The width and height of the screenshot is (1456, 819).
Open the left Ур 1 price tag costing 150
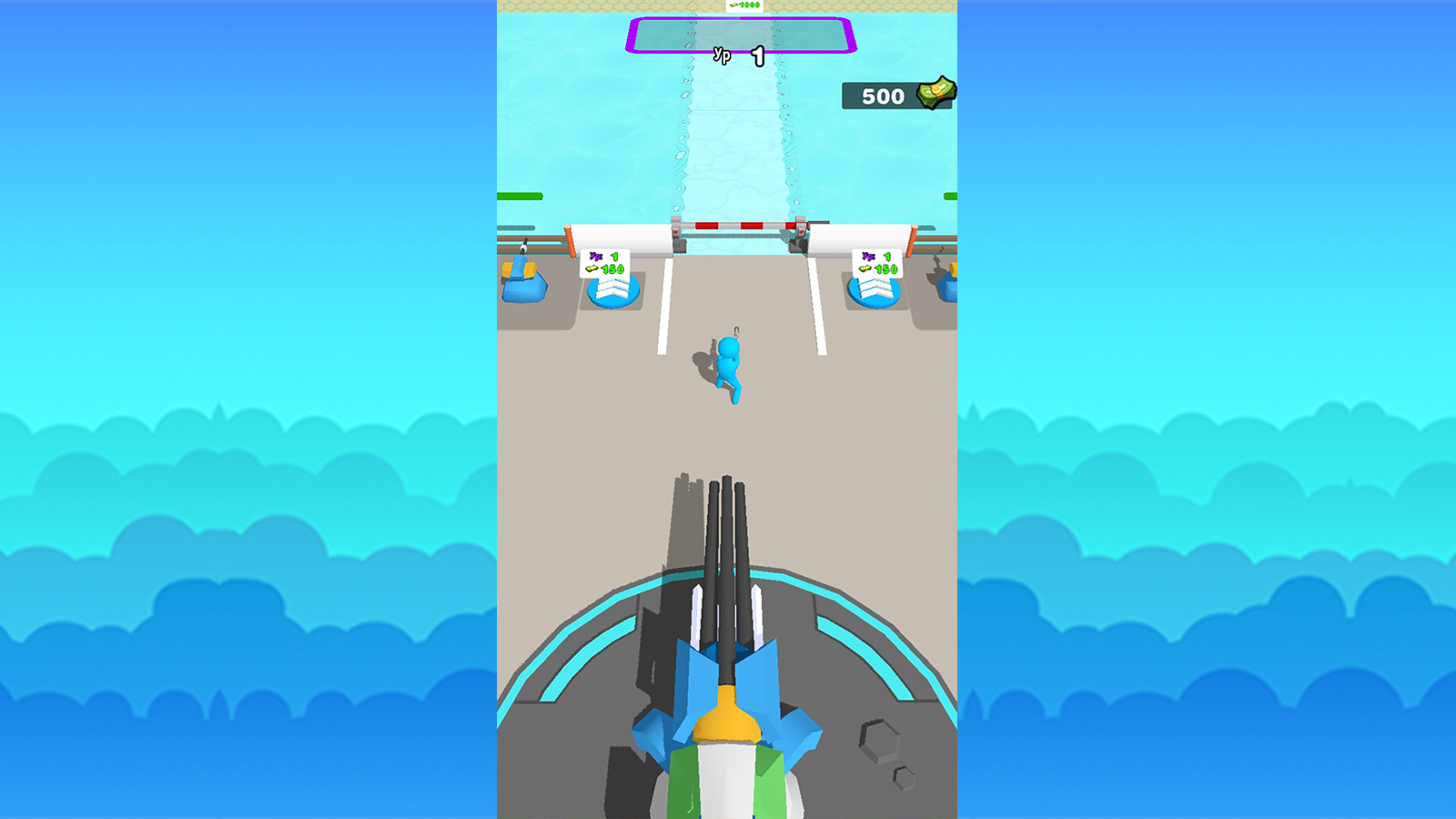coord(605,261)
